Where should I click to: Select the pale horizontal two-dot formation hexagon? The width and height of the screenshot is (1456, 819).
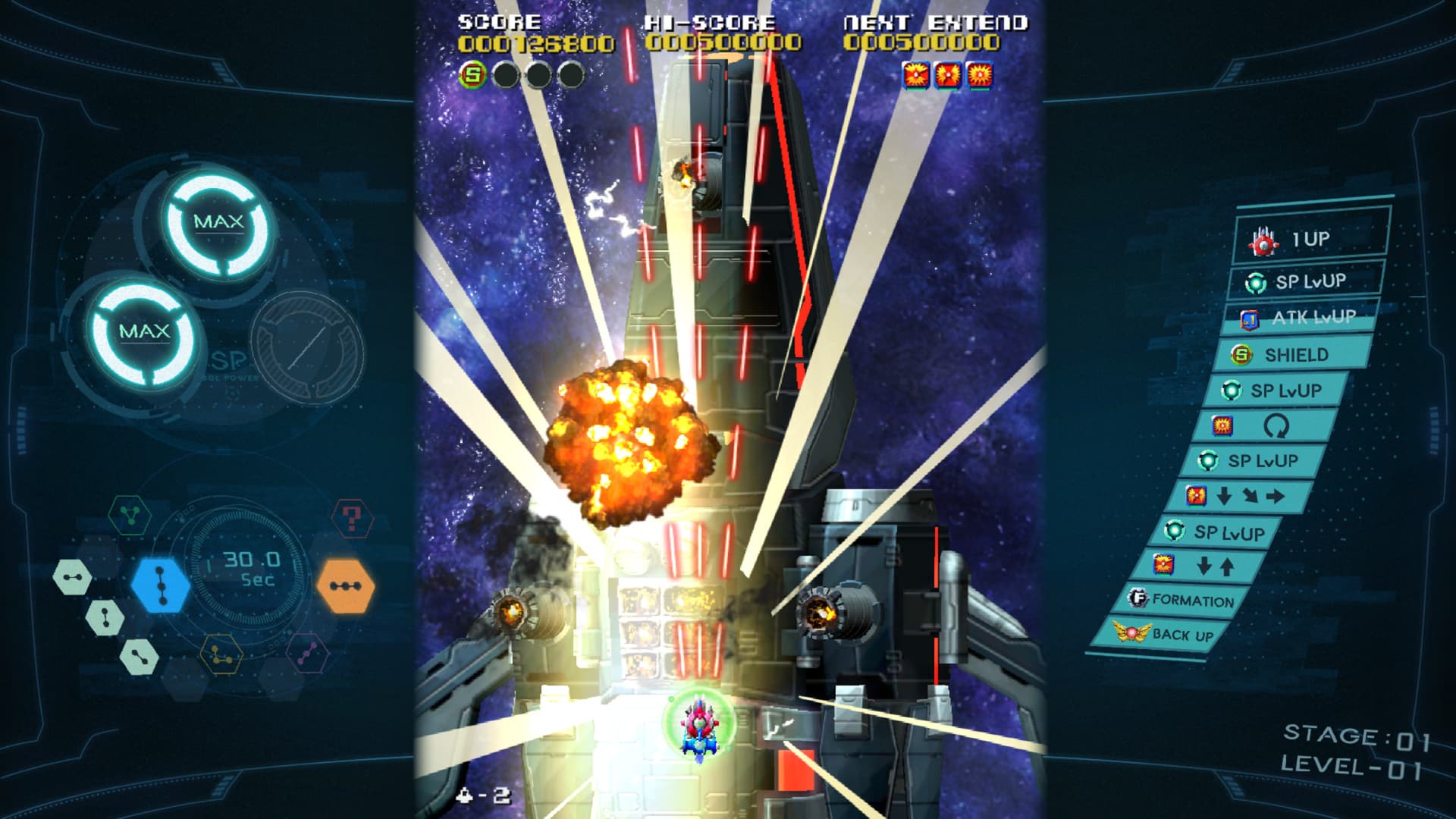coord(72,578)
